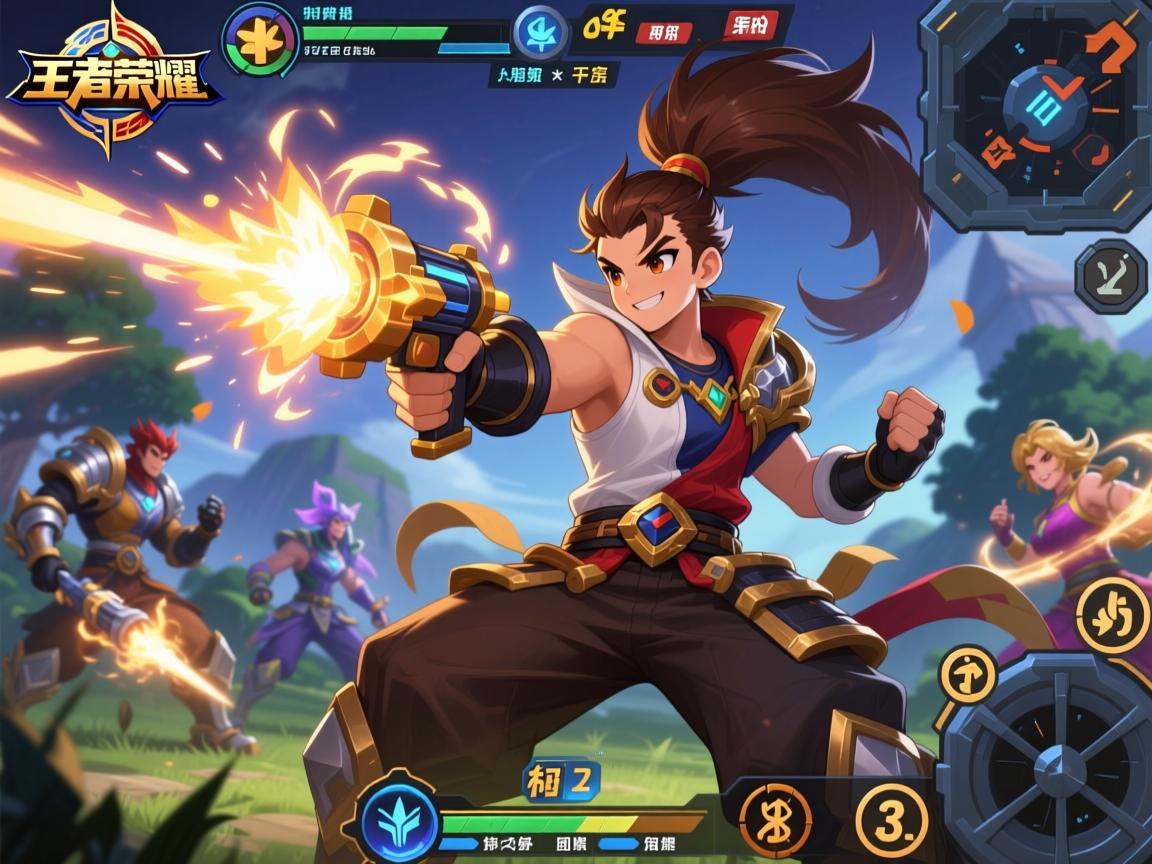
Task: Open the yellow star player avatar
Action: [260, 40]
